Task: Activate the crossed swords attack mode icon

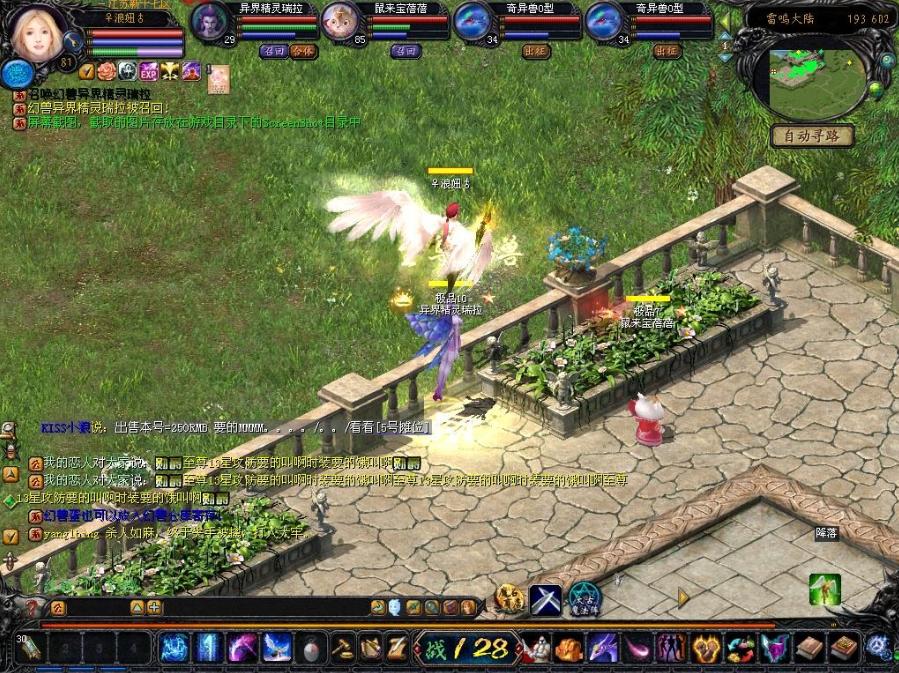Action: (x=545, y=599)
